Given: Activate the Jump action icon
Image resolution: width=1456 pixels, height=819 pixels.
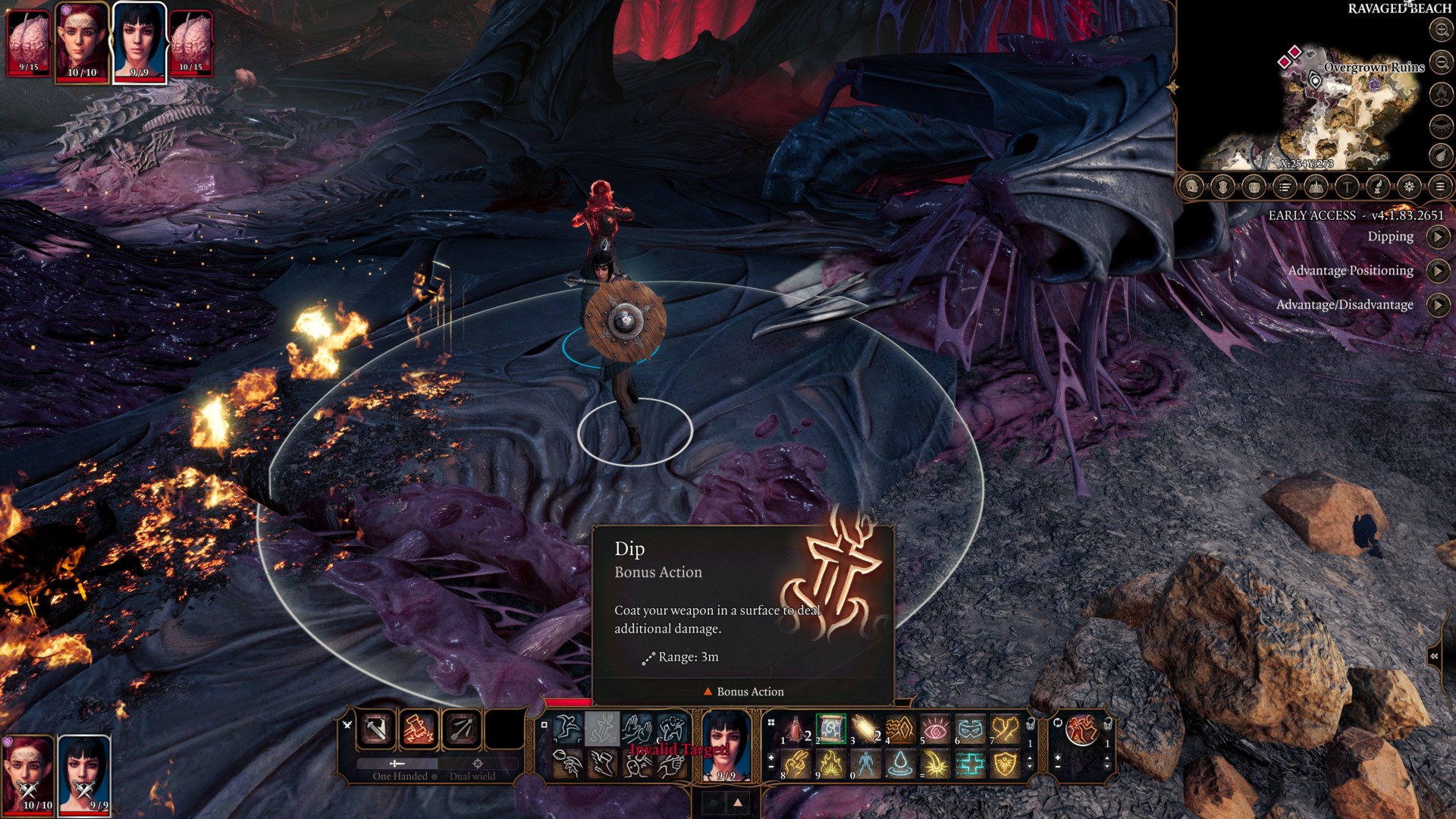Looking at the screenshot, I should [567, 730].
